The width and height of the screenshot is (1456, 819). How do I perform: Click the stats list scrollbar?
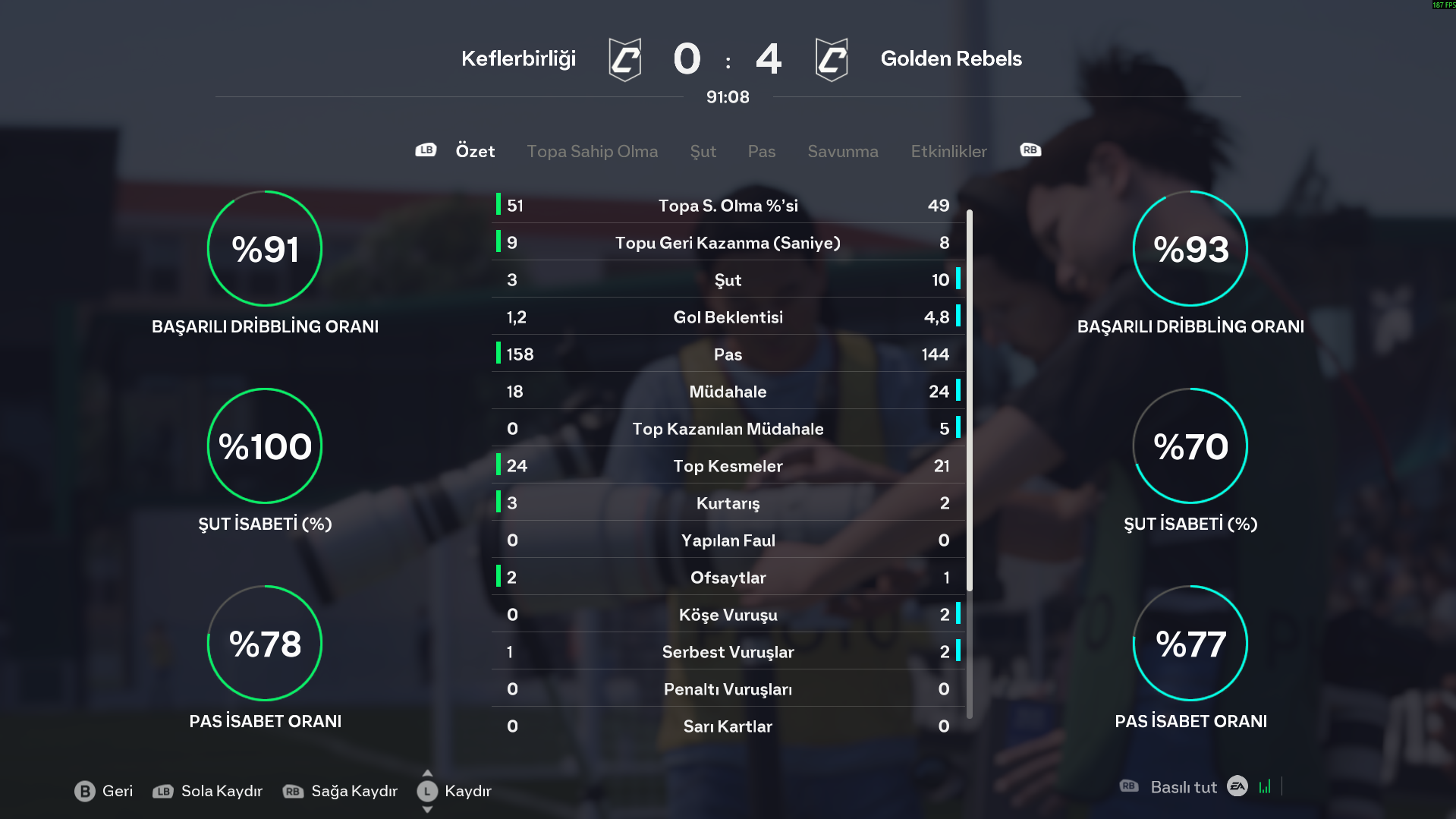(x=969, y=401)
